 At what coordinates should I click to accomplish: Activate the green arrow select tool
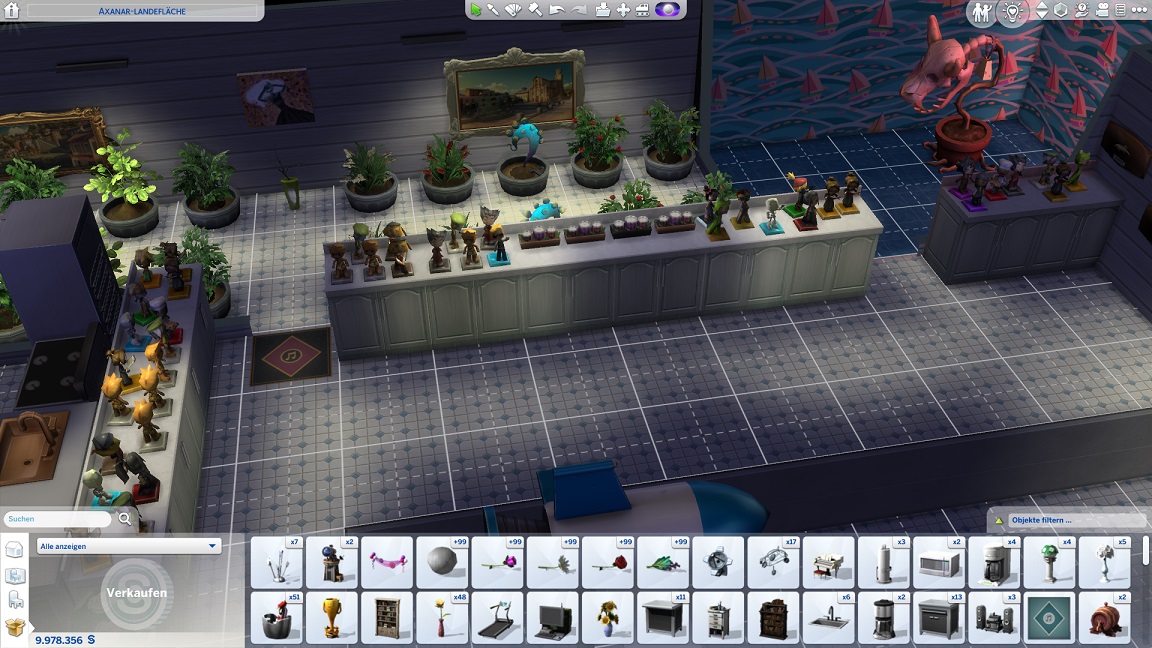[476, 10]
